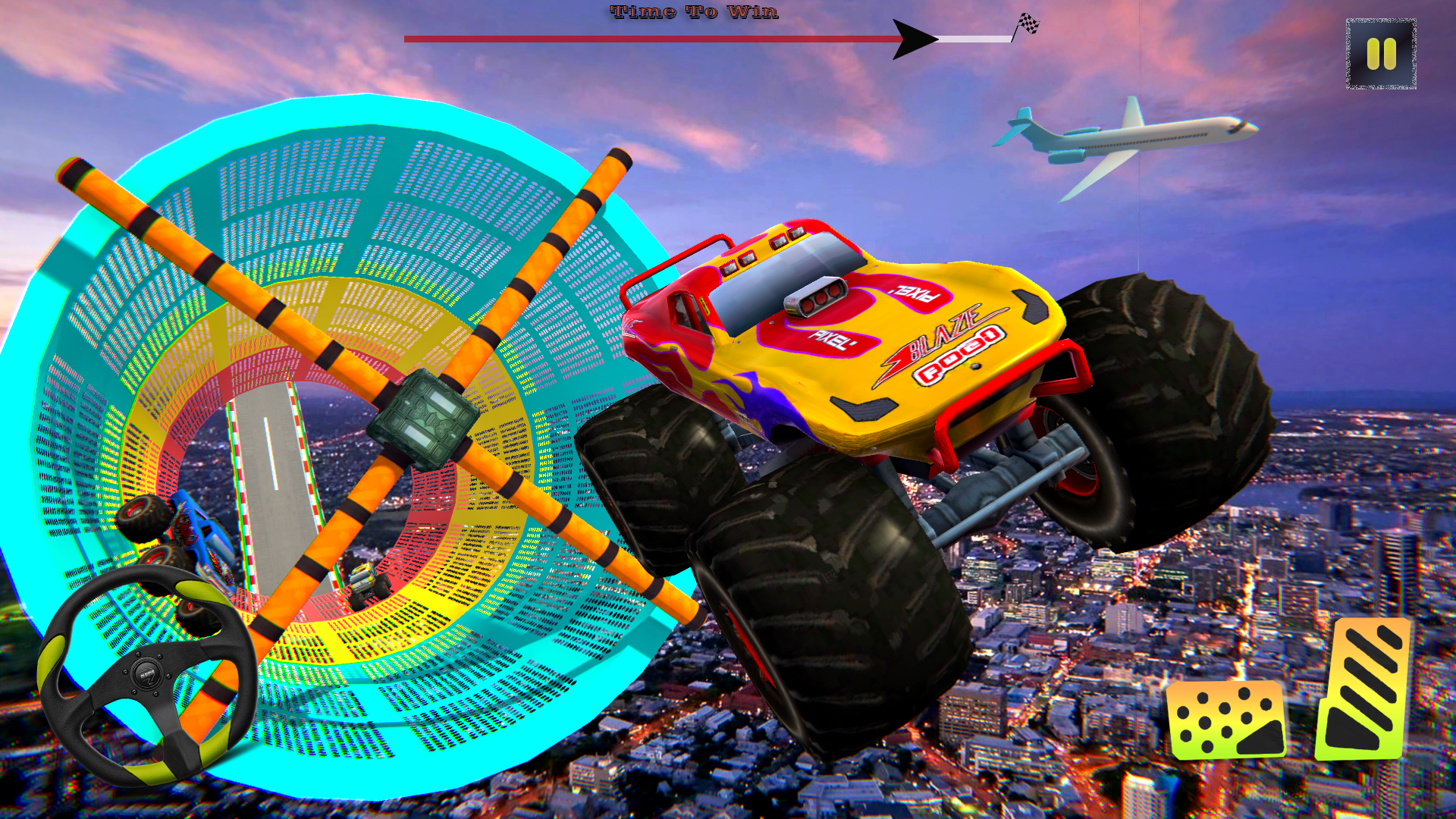Click the black arrow progress indicator

tap(914, 36)
